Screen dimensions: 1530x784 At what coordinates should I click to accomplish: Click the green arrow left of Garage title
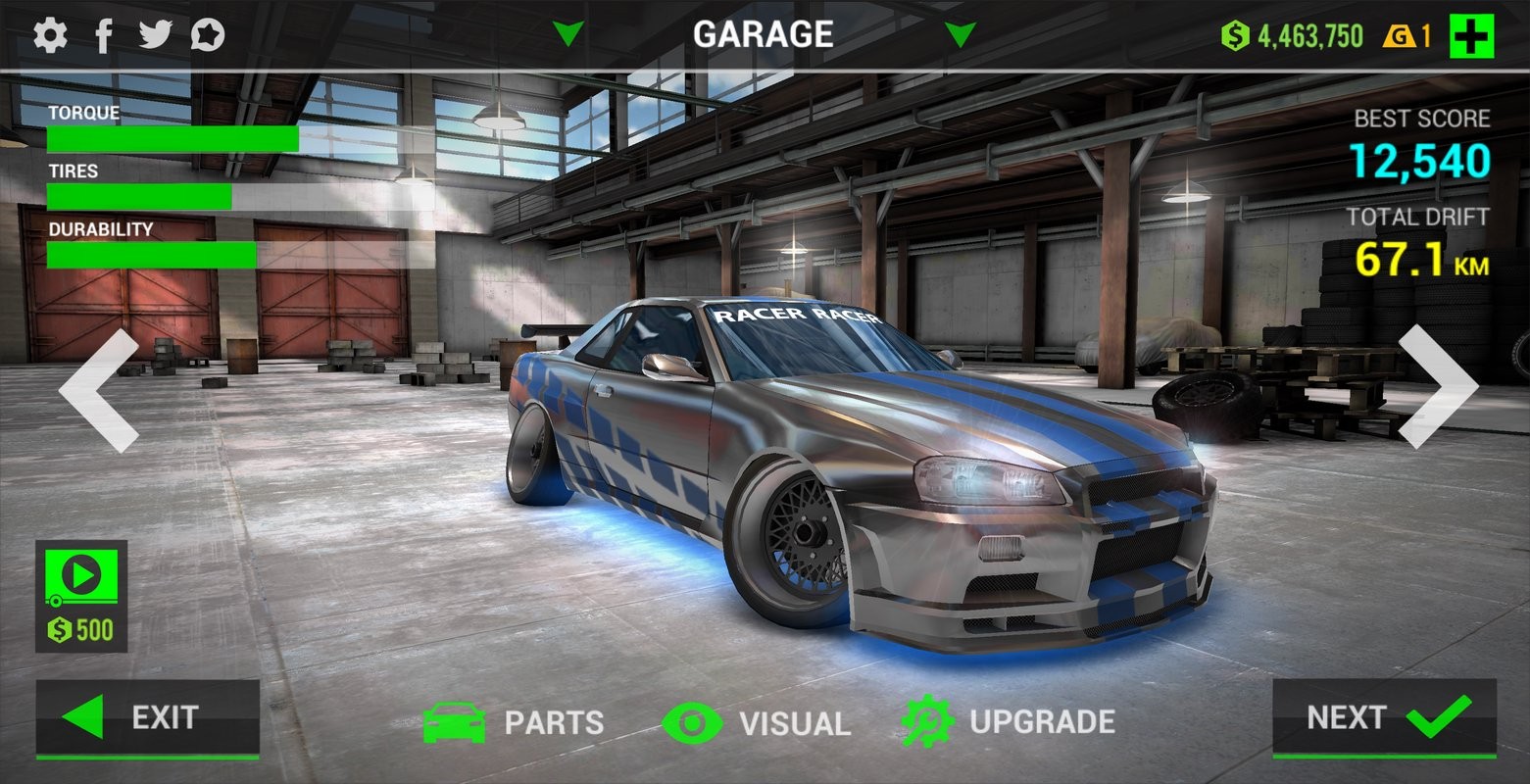pyautogui.click(x=568, y=35)
